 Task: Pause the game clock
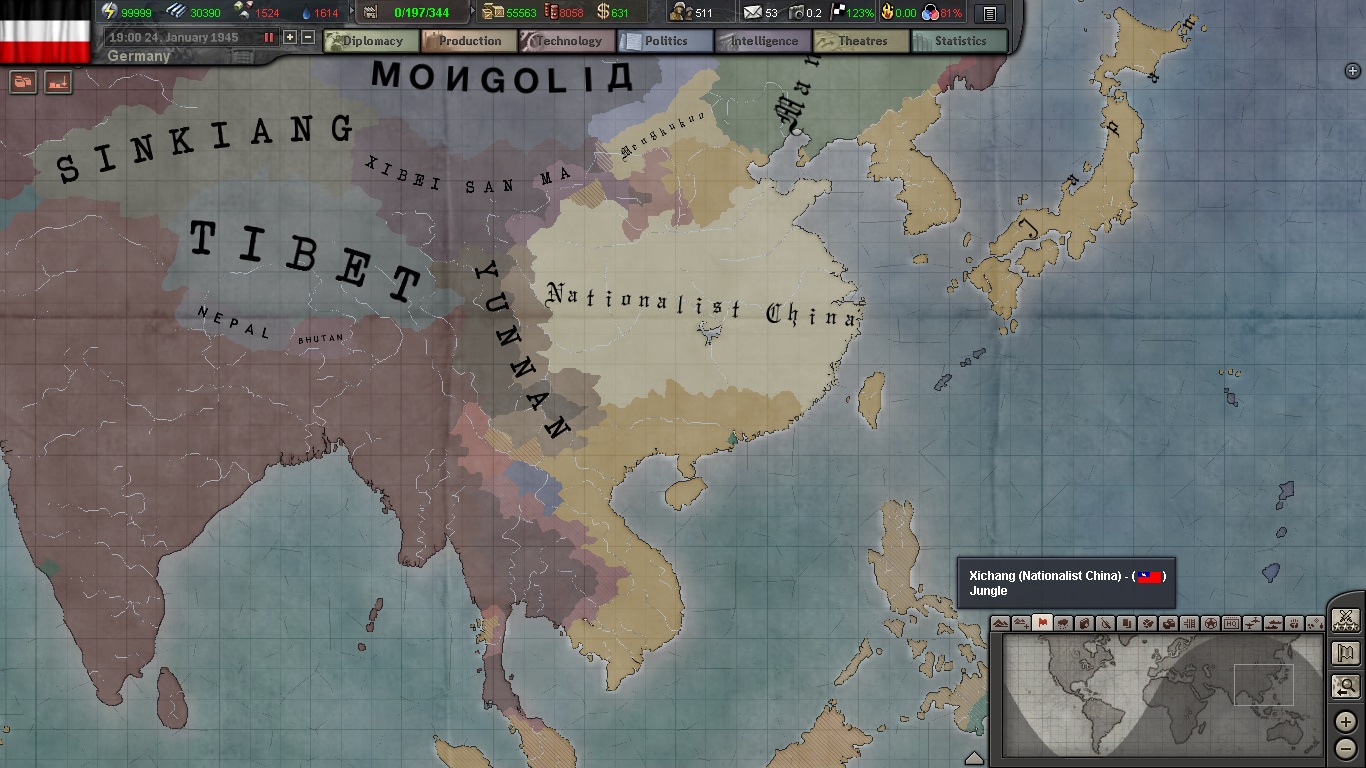tap(268, 37)
